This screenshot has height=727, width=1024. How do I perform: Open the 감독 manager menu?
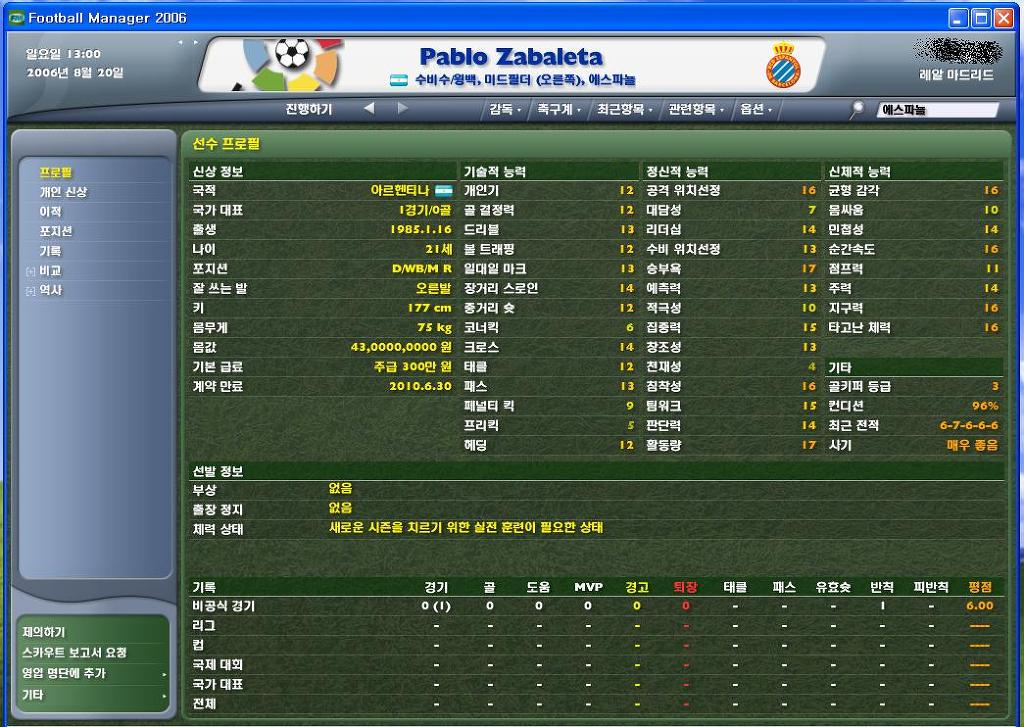pyautogui.click(x=503, y=109)
